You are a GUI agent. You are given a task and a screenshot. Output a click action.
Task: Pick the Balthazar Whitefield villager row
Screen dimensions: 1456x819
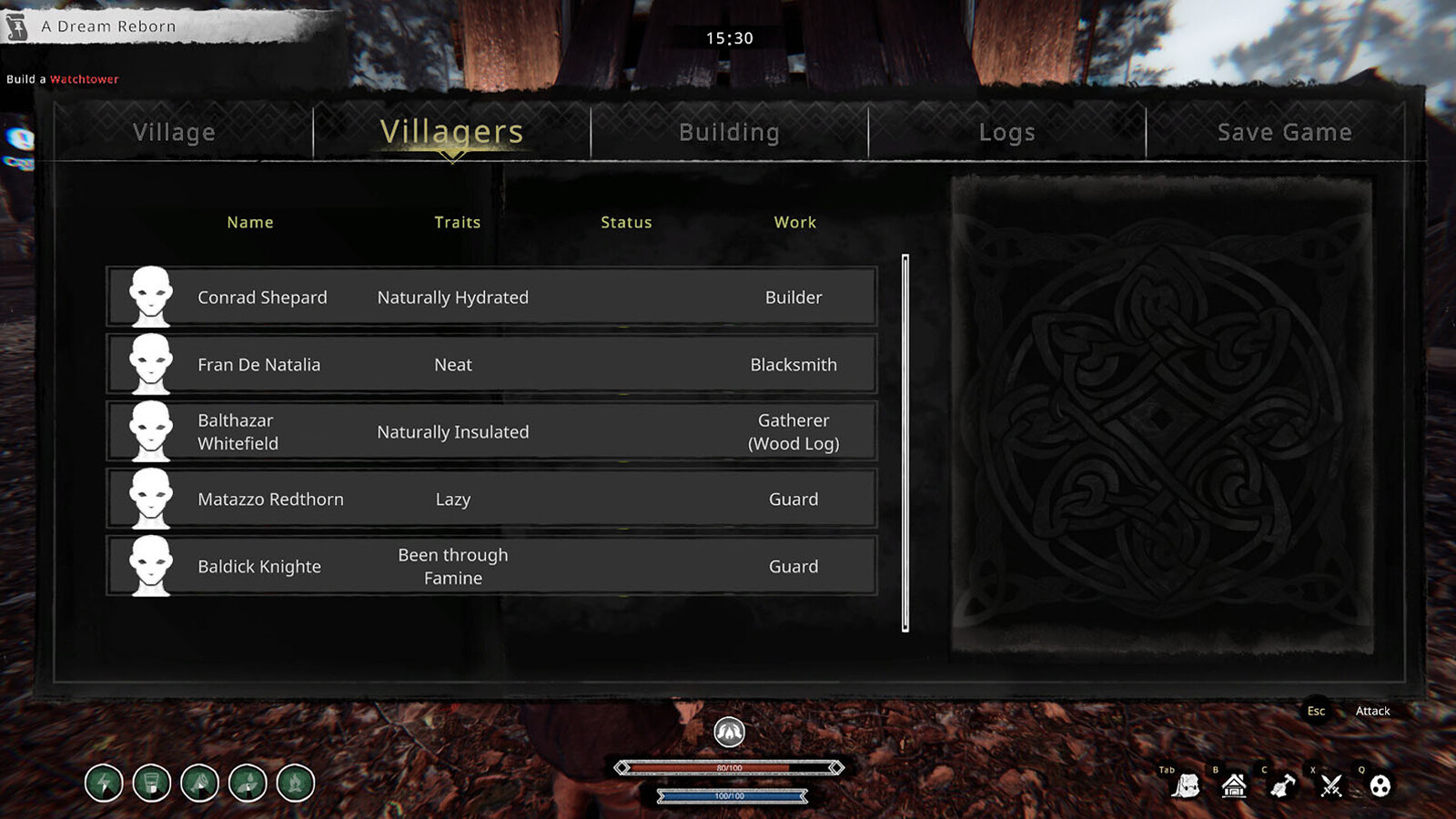pyautogui.click(x=491, y=432)
